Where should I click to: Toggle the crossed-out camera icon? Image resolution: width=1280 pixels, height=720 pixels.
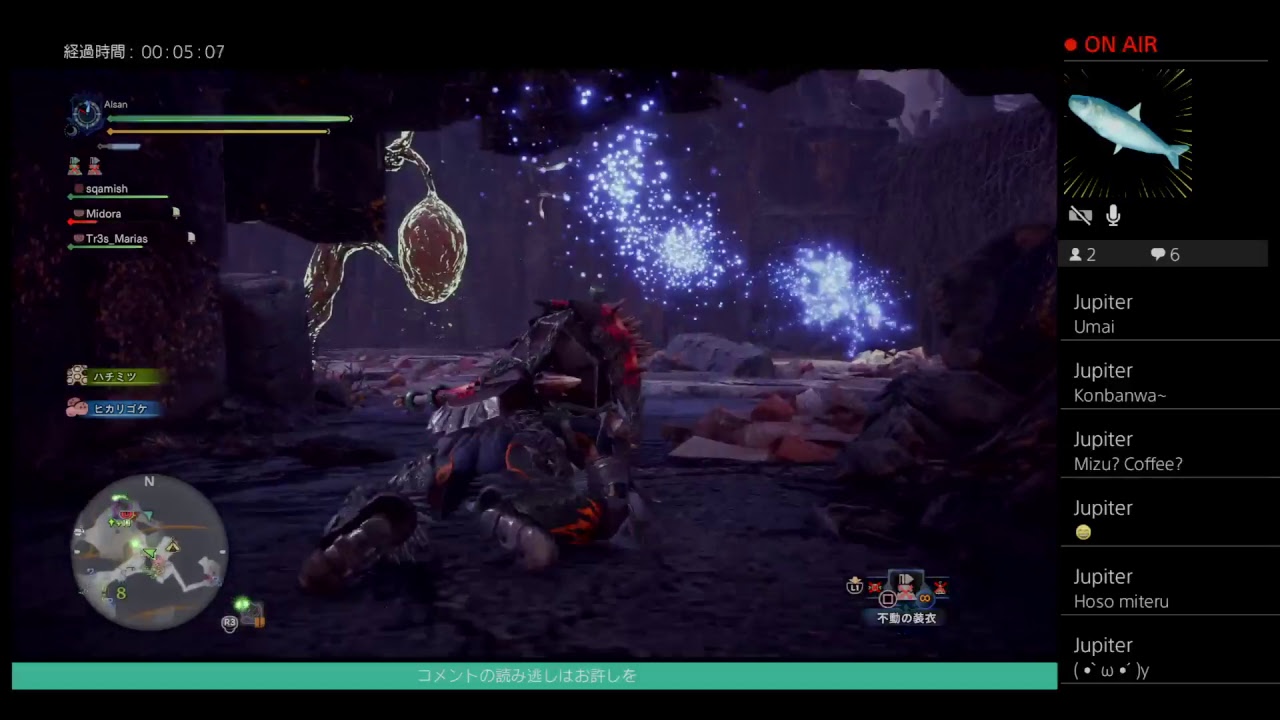click(1081, 215)
